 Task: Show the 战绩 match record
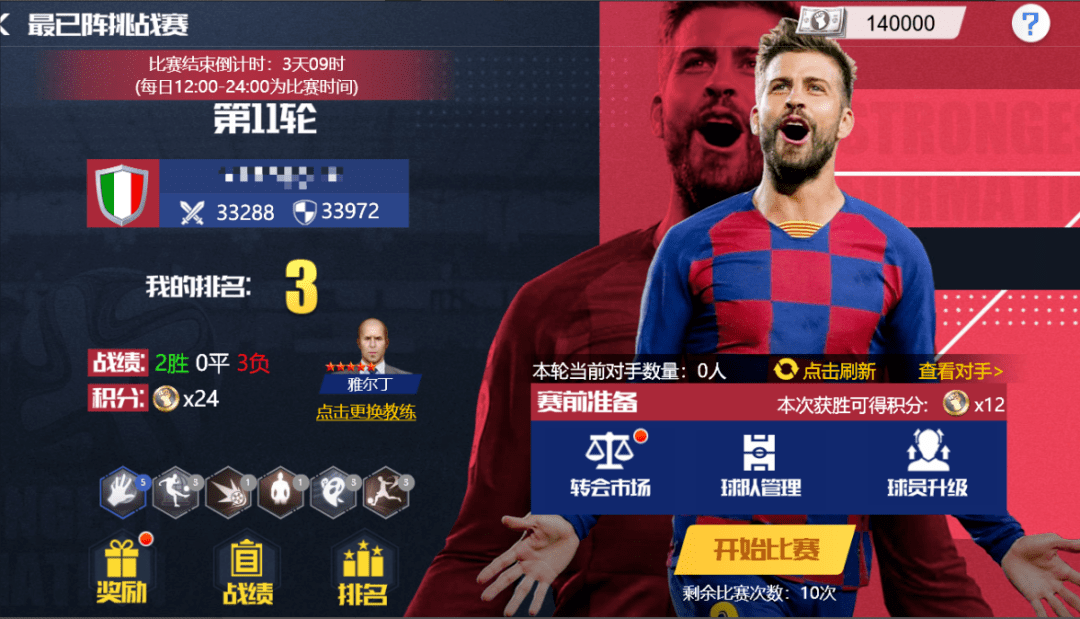click(x=245, y=571)
